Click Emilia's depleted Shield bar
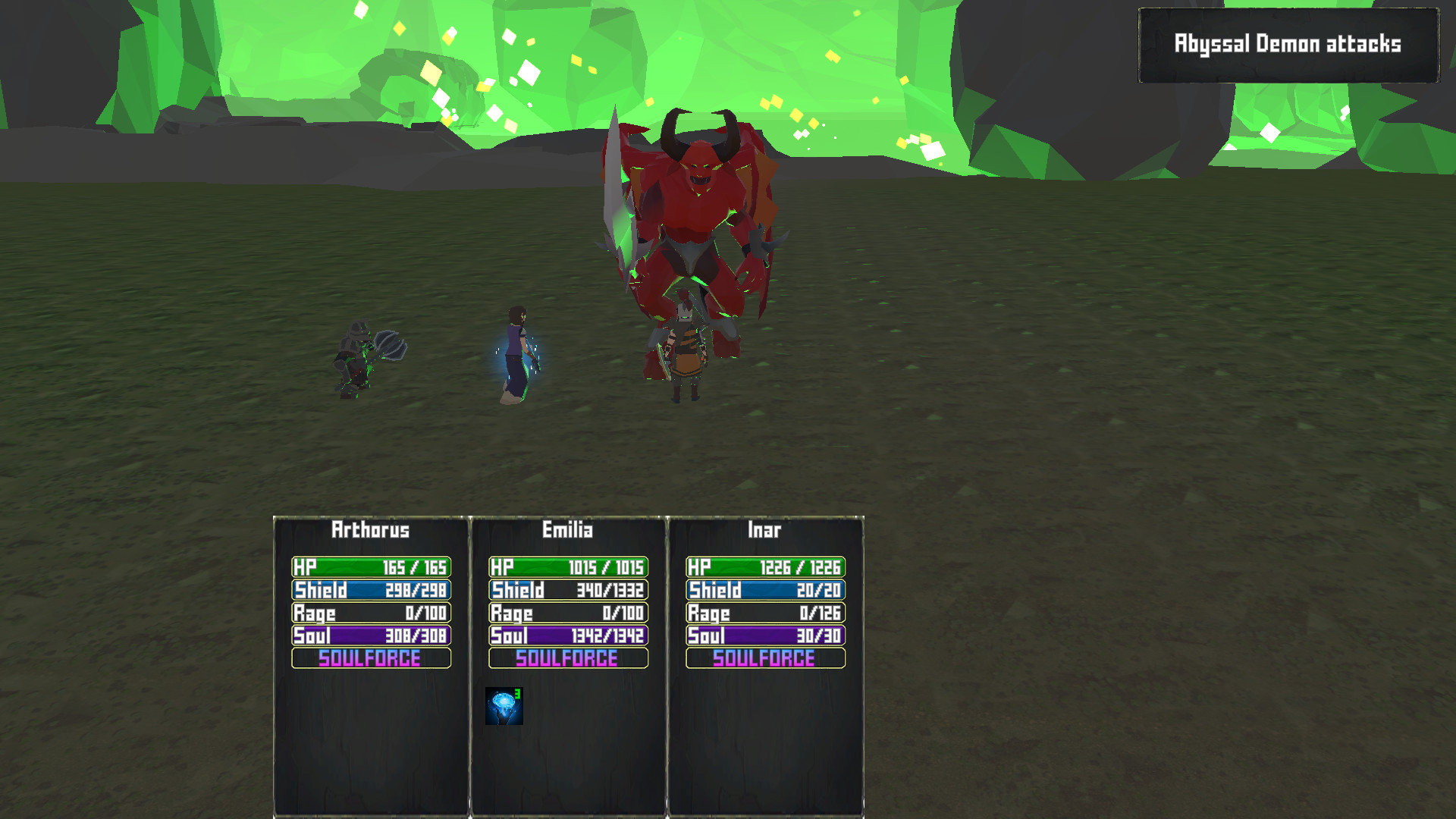Image resolution: width=1456 pixels, height=819 pixels. click(566, 589)
